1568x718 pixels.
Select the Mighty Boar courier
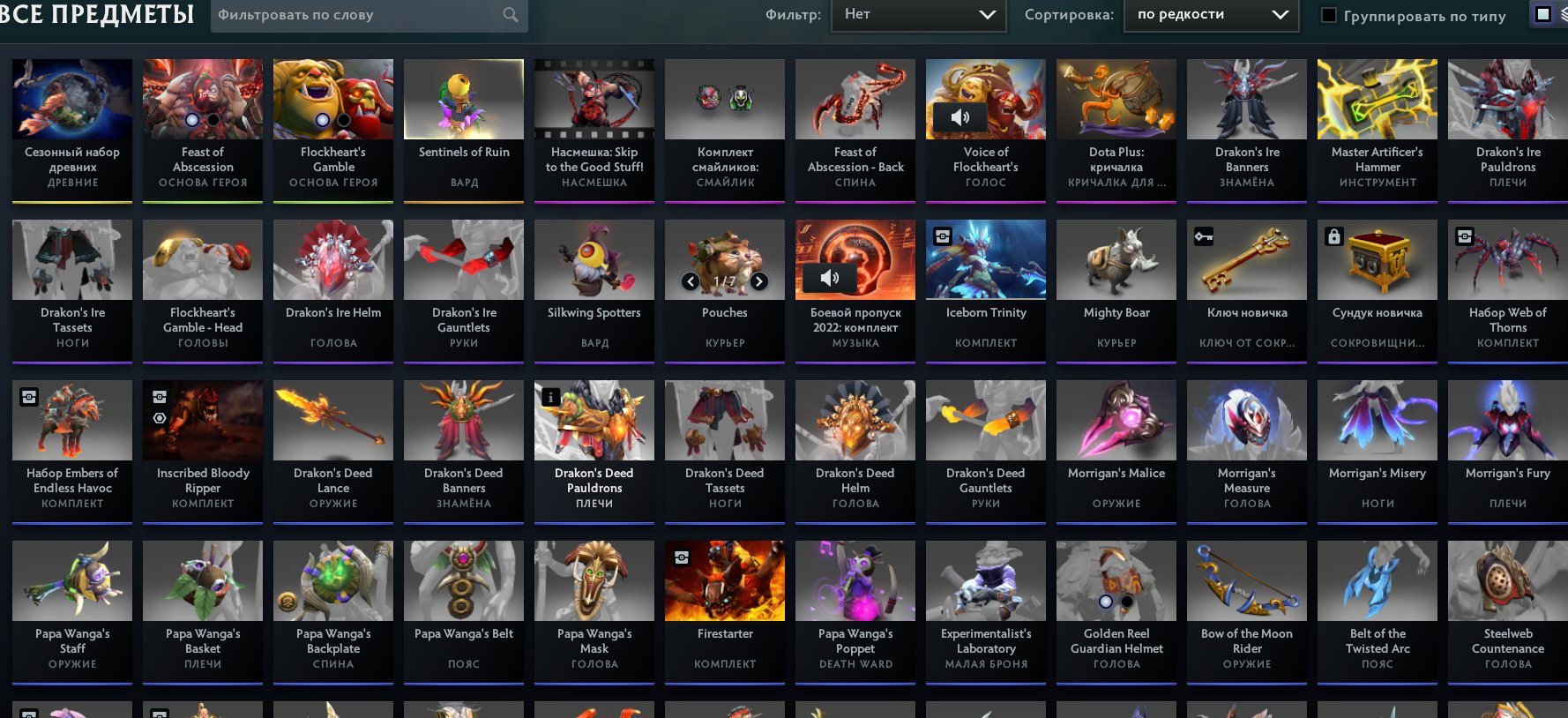click(x=1116, y=258)
